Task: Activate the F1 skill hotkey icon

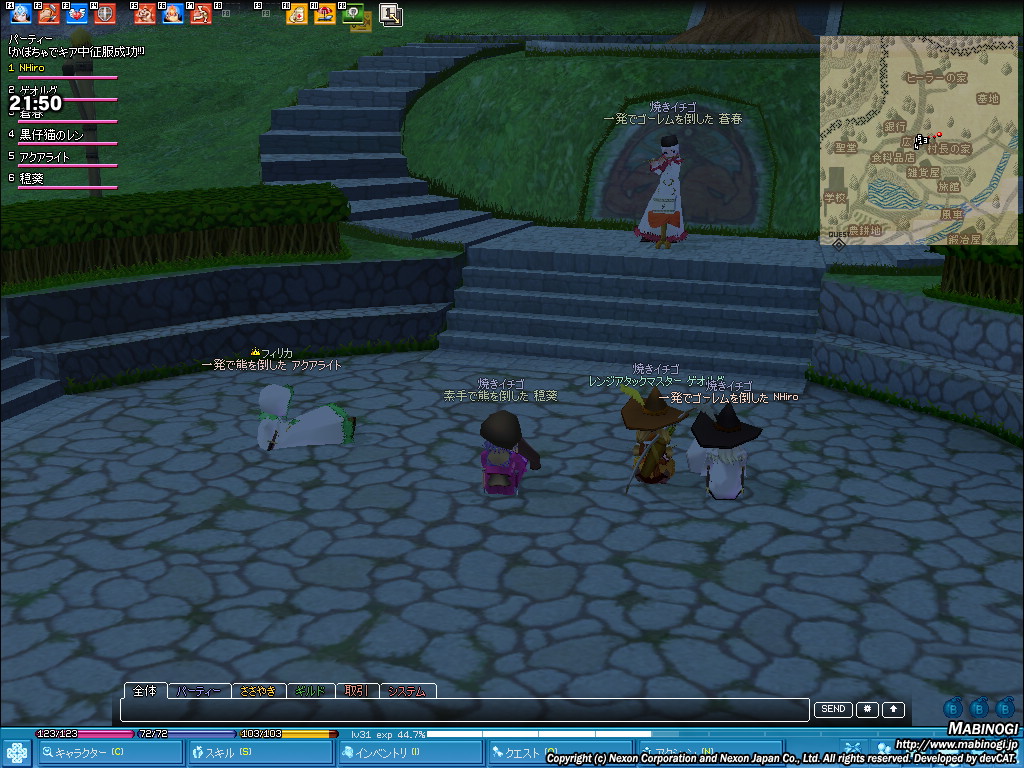Action: coord(19,14)
